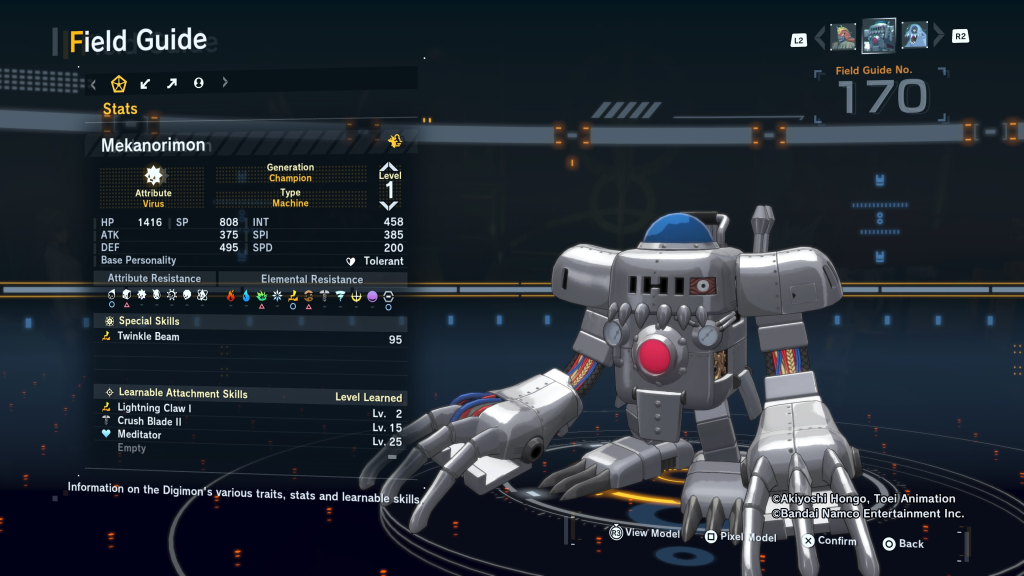Screen dimensions: 1024x576
Task: Open the profile silhouette tab
Action: coord(198,83)
